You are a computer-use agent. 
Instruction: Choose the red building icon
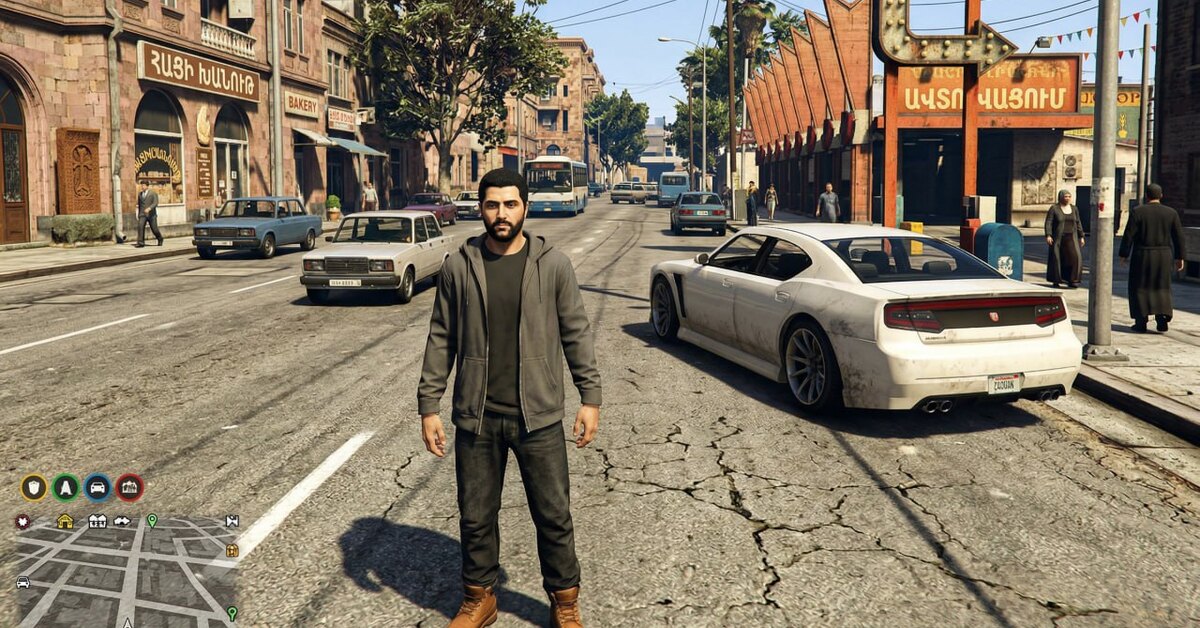130,488
